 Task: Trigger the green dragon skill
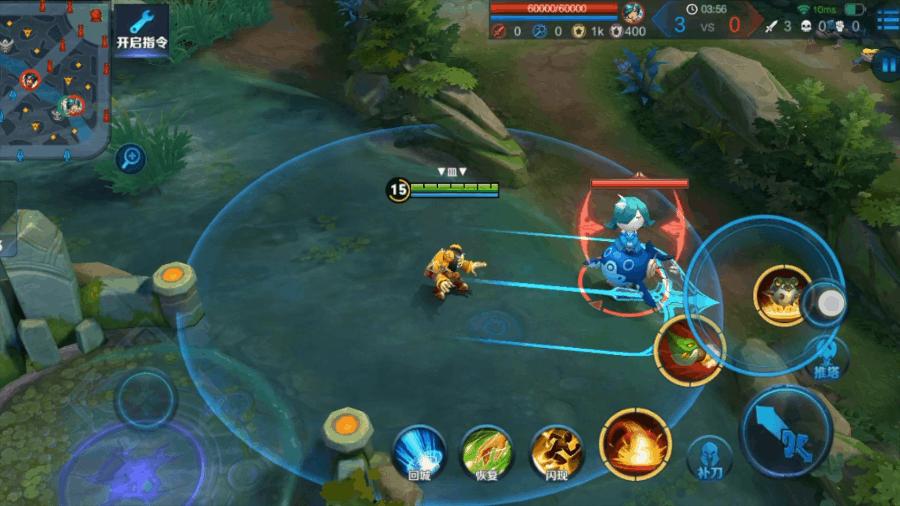coord(689,350)
